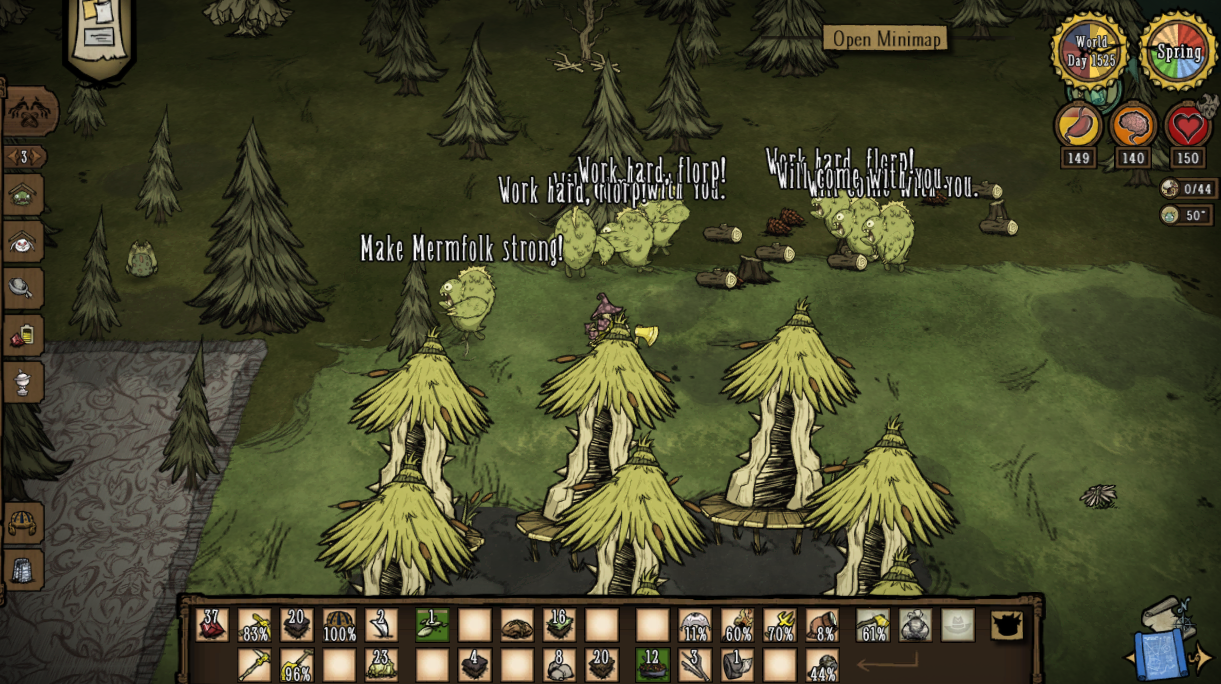Select the pinned football helmet recipe
1221x684 pixels.
pos(22,522)
